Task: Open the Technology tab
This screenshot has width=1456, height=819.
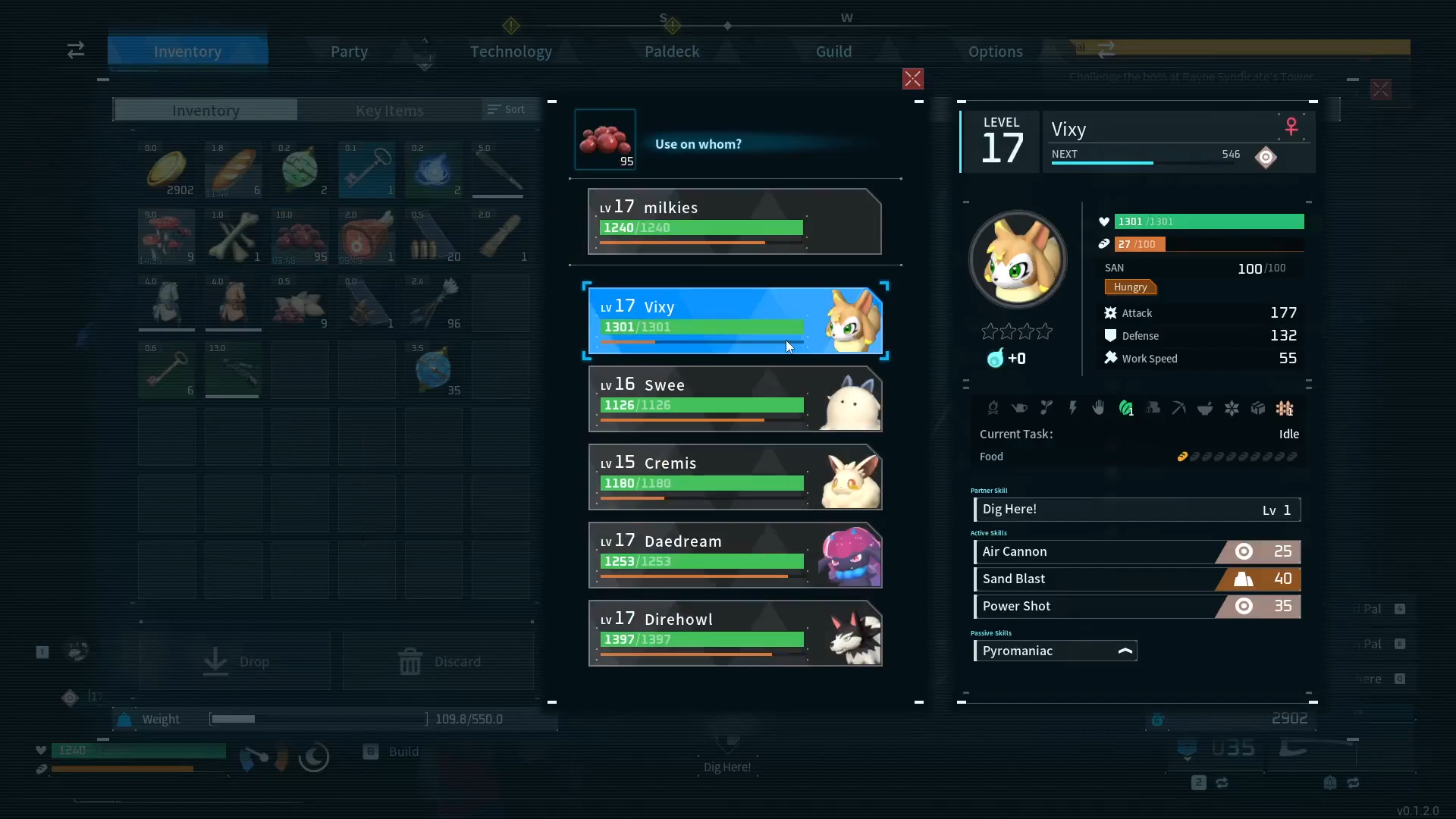Action: click(510, 52)
